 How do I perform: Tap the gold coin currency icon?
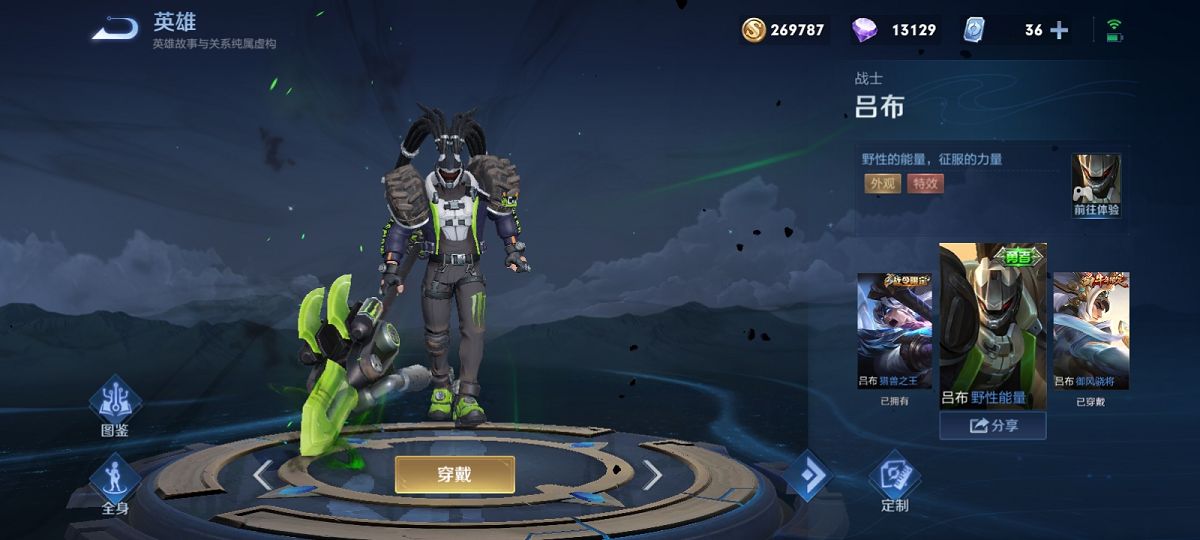point(753,30)
